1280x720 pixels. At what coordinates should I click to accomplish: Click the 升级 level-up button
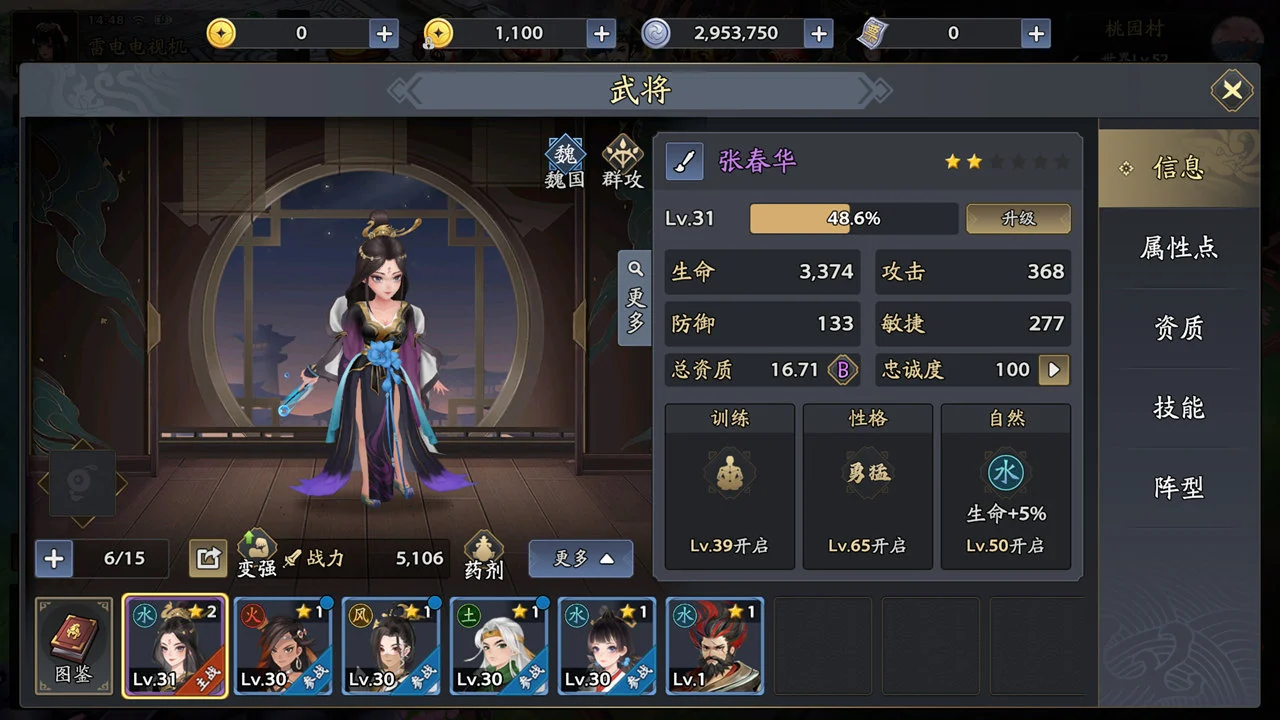coord(1018,219)
